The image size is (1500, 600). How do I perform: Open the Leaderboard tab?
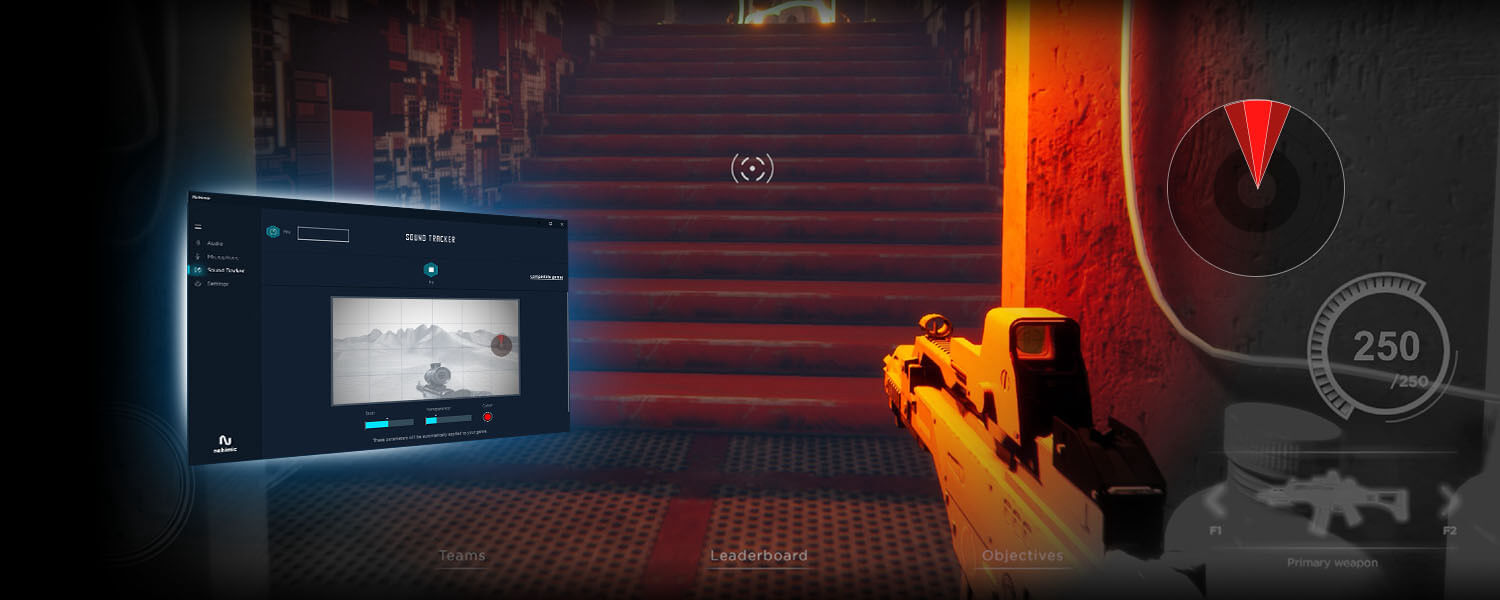(758, 556)
